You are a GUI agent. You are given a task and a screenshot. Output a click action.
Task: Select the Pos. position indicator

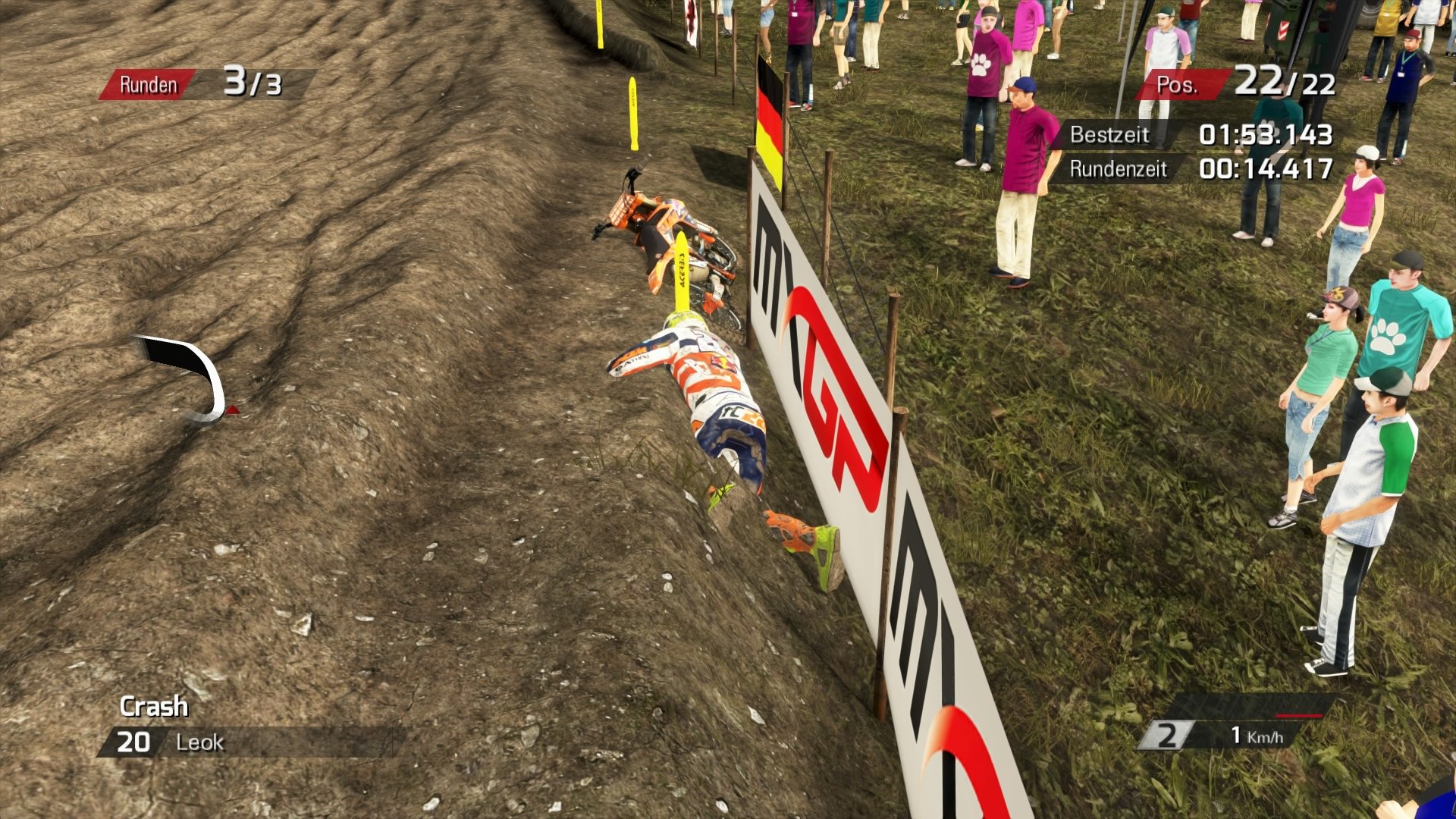1180,83
